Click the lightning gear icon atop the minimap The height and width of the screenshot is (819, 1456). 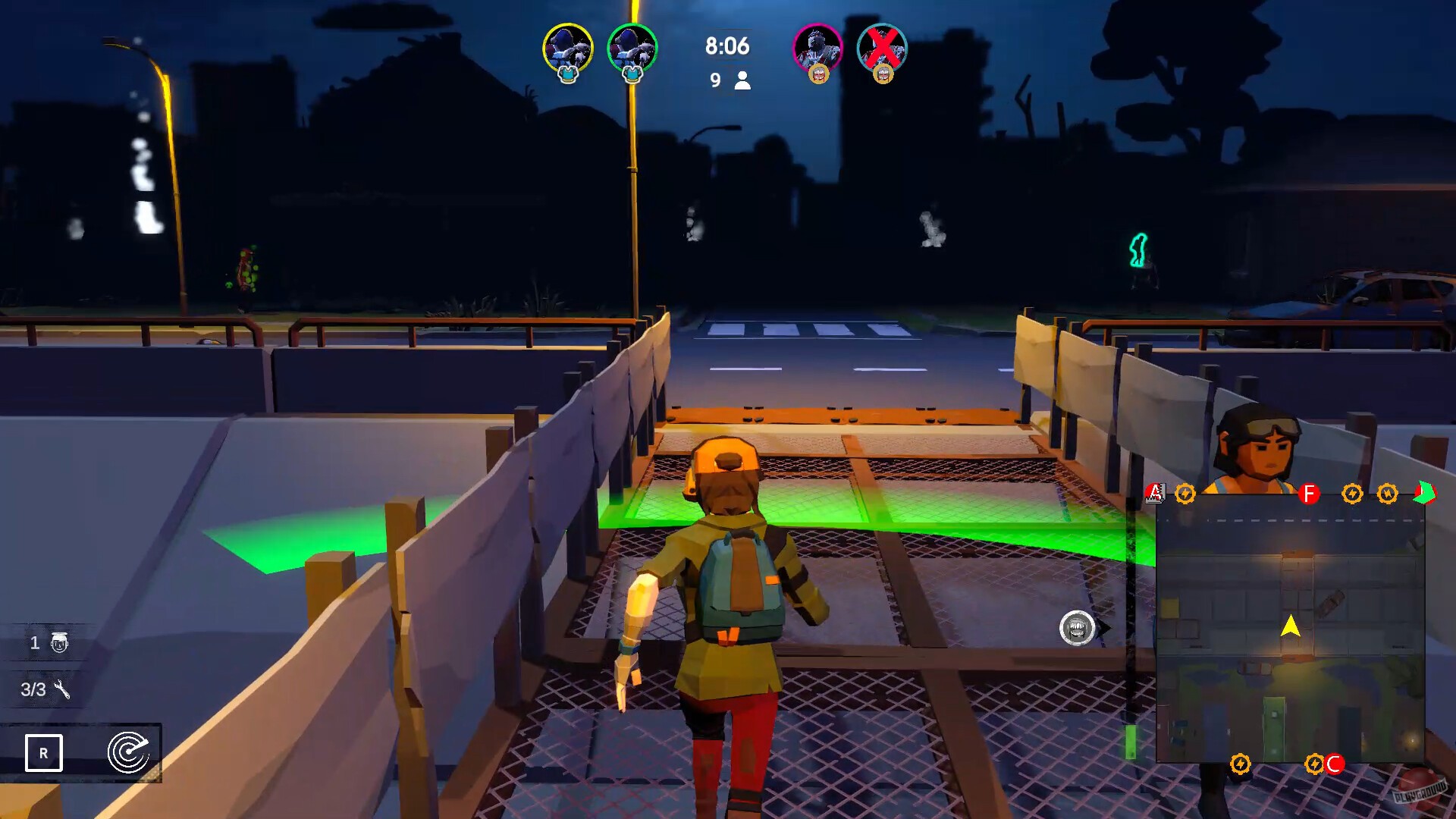click(x=1187, y=492)
